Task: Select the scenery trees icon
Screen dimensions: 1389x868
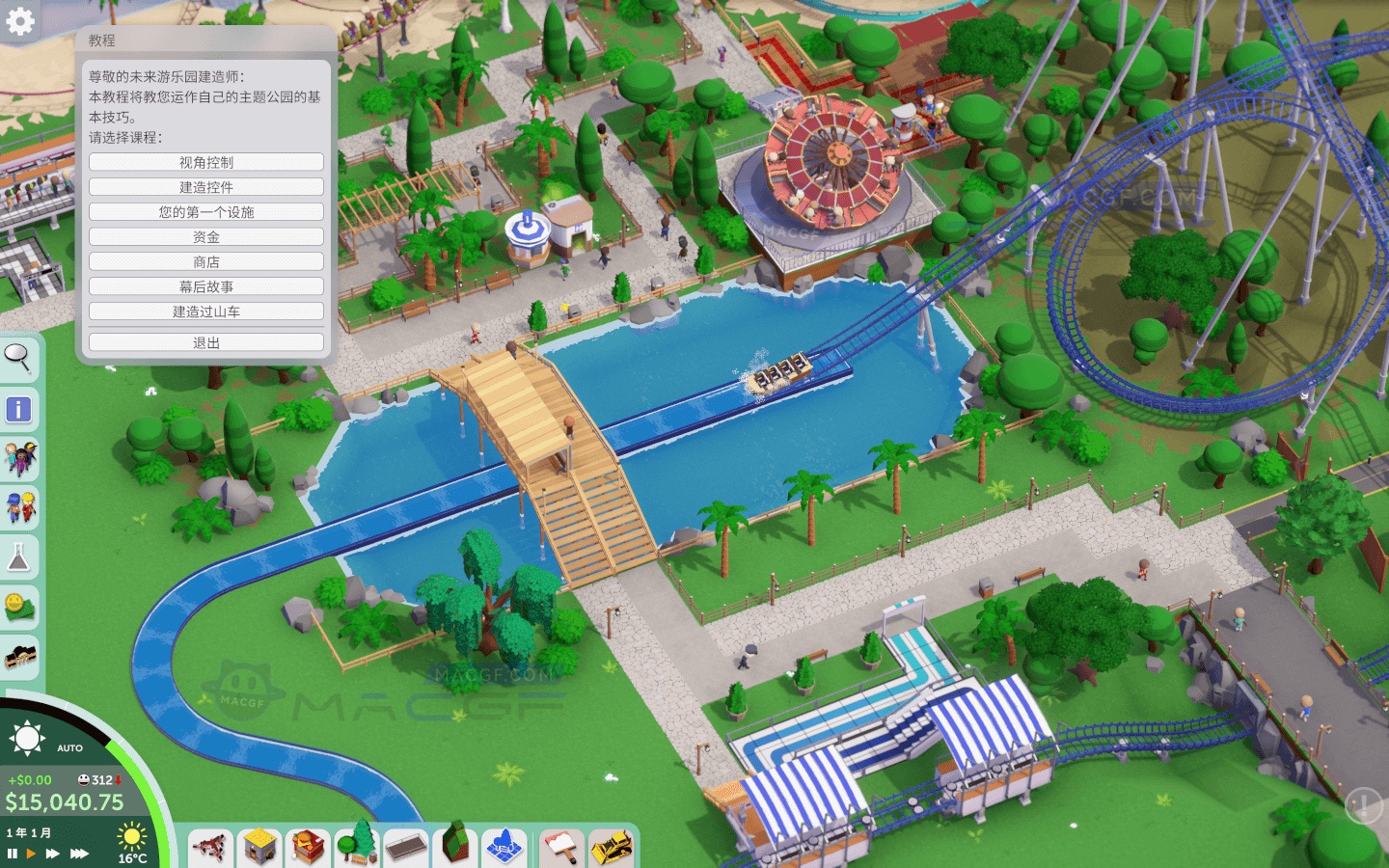Action: point(356,847)
